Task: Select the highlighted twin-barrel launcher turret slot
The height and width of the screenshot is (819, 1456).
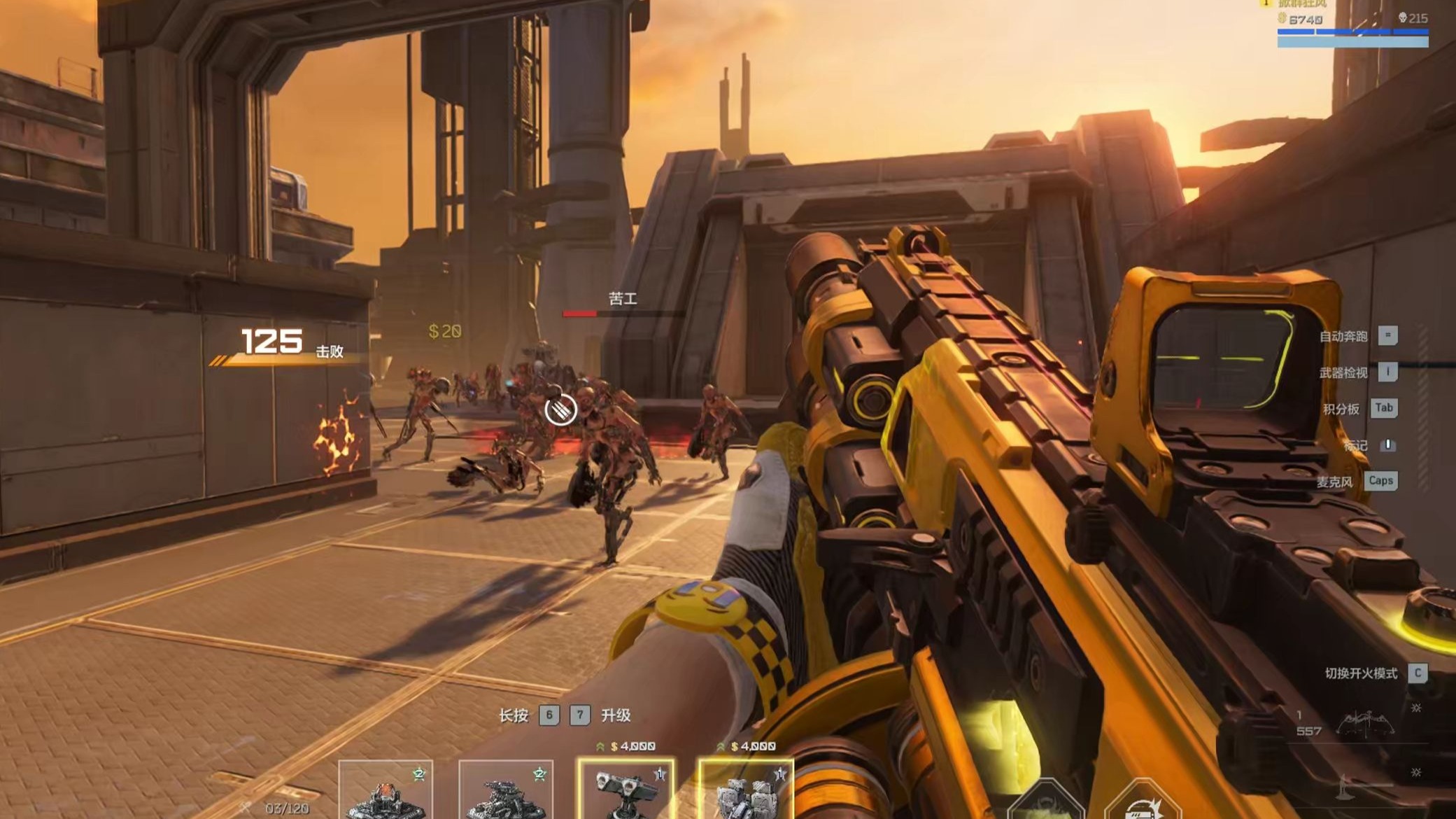Action: click(x=626, y=791)
